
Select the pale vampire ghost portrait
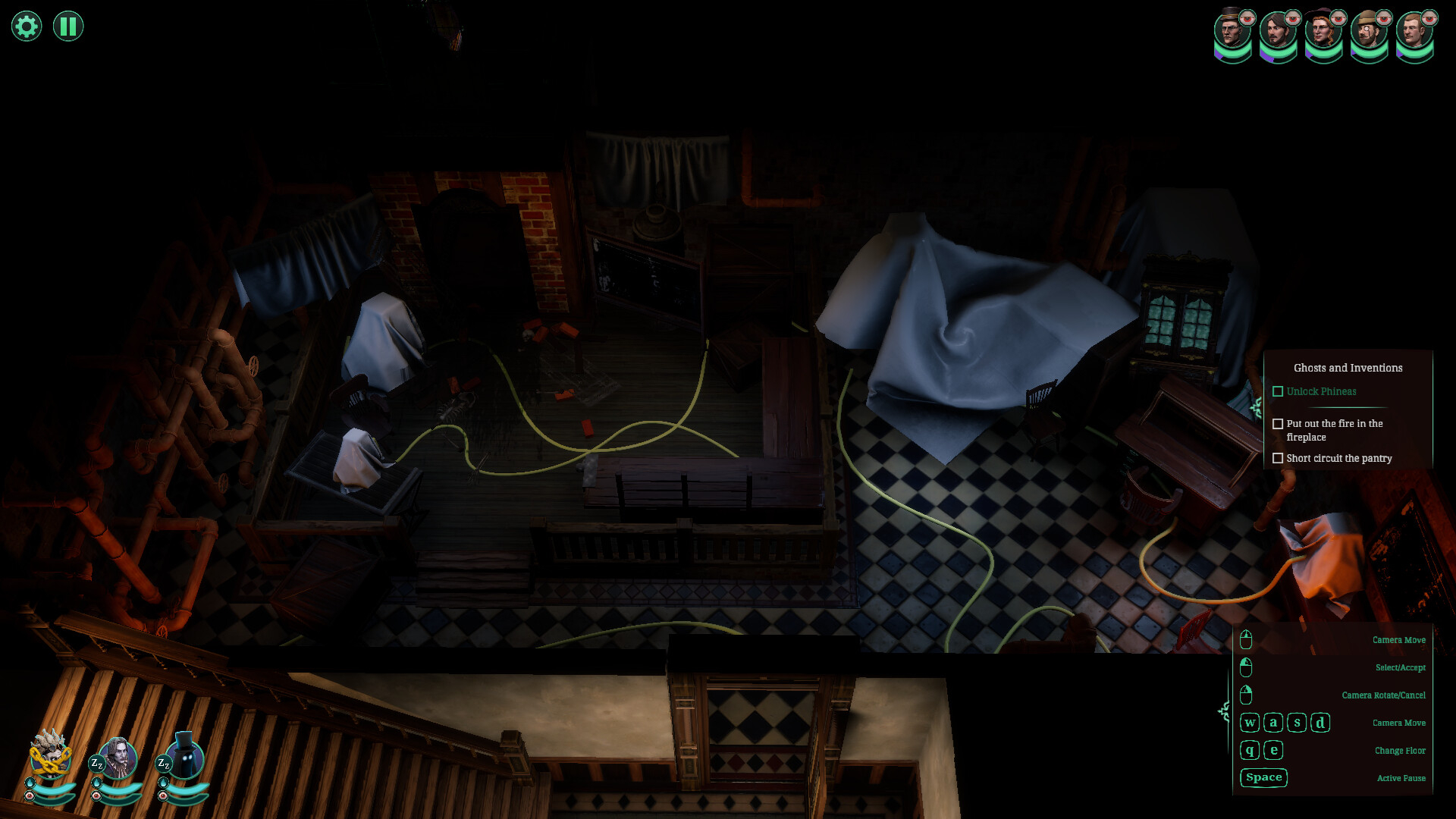point(118,758)
